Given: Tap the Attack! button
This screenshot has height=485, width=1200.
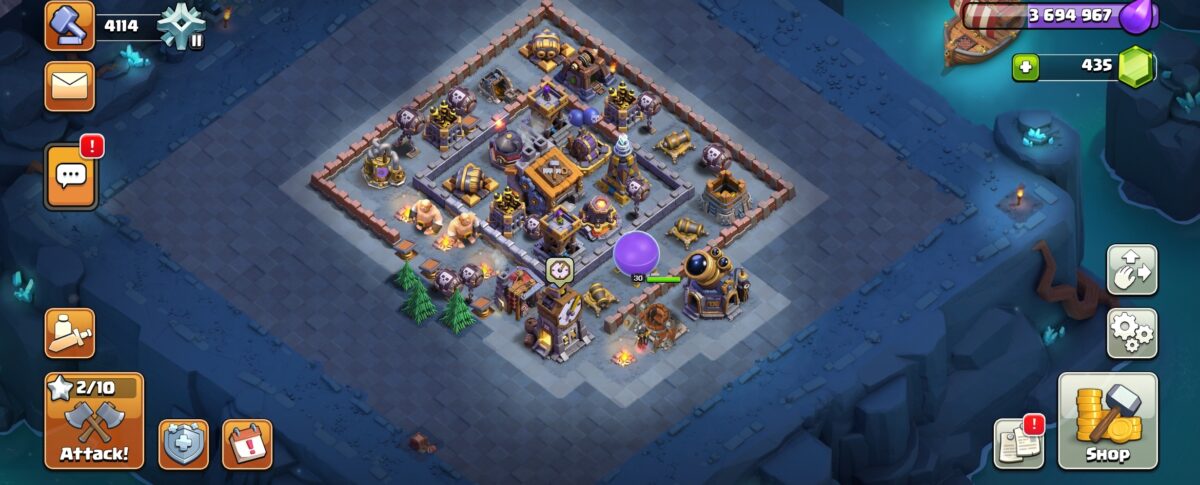Looking at the screenshot, I should [x=94, y=421].
